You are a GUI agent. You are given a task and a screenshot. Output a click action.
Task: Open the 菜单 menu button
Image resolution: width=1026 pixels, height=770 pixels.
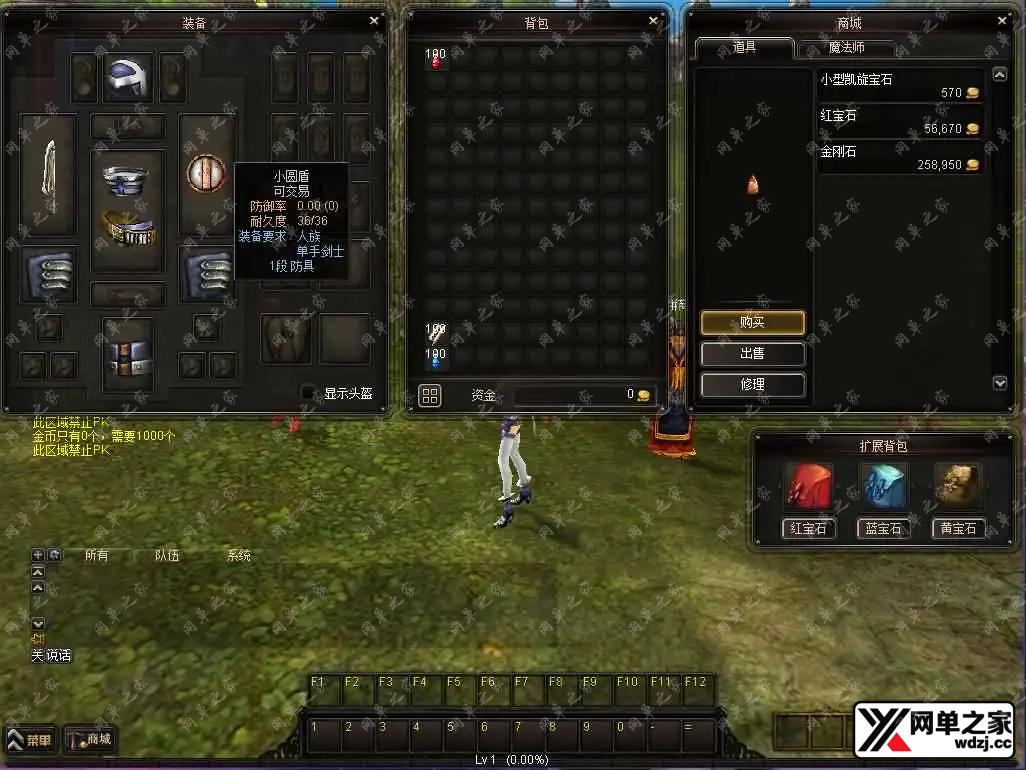[31, 741]
